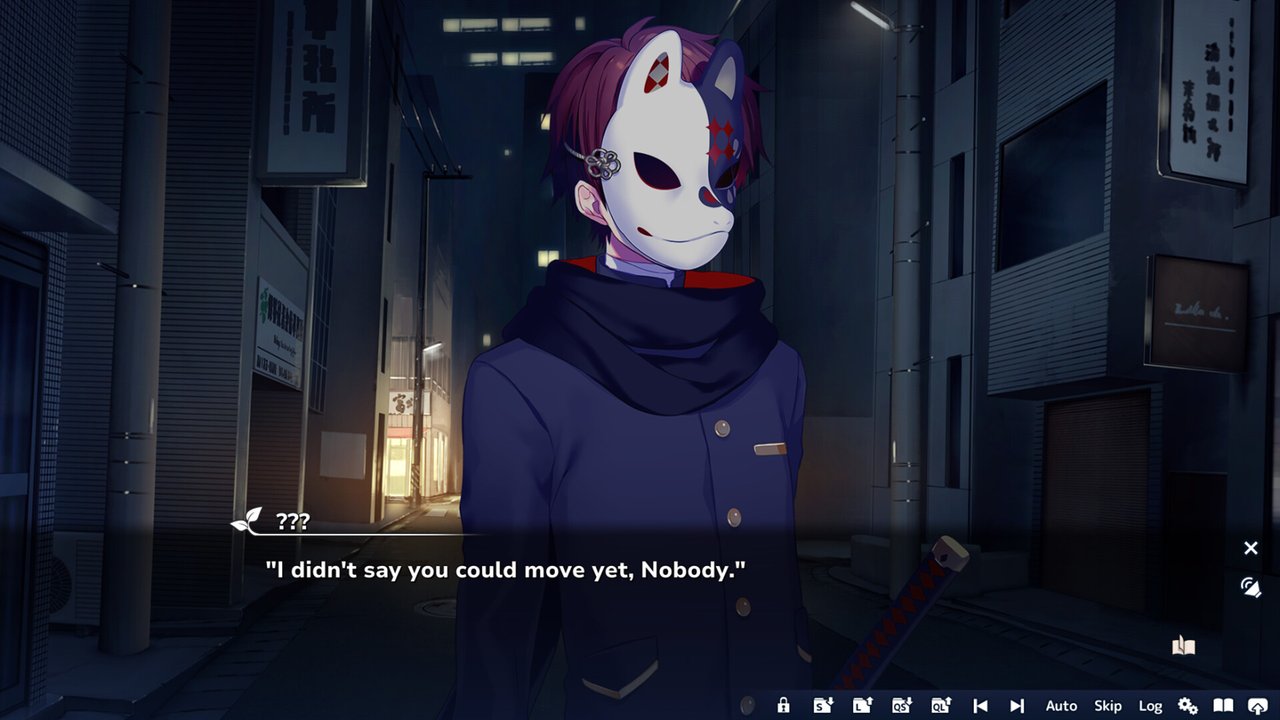Go back to the previous line

click(x=980, y=706)
